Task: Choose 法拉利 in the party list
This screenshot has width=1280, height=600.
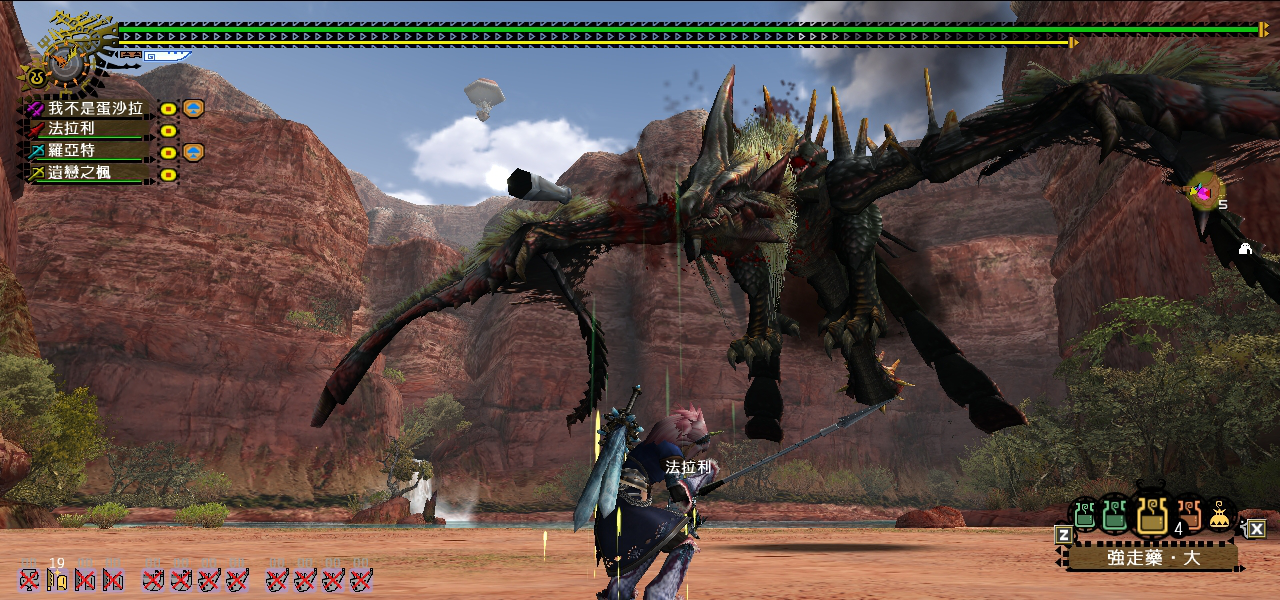Action: point(72,129)
